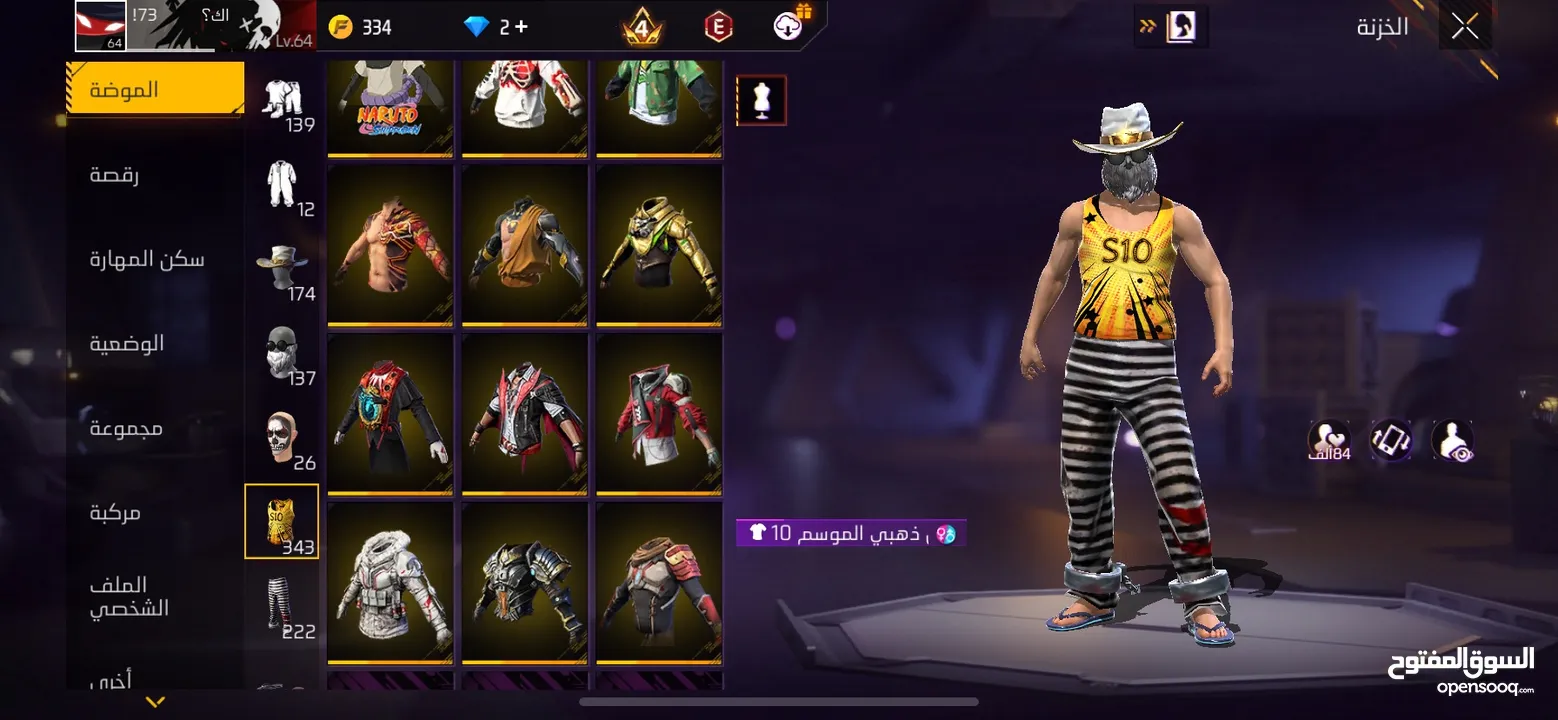Screen dimensions: 1558x720
Task: Open the player profile avatar
Action: 101,26
